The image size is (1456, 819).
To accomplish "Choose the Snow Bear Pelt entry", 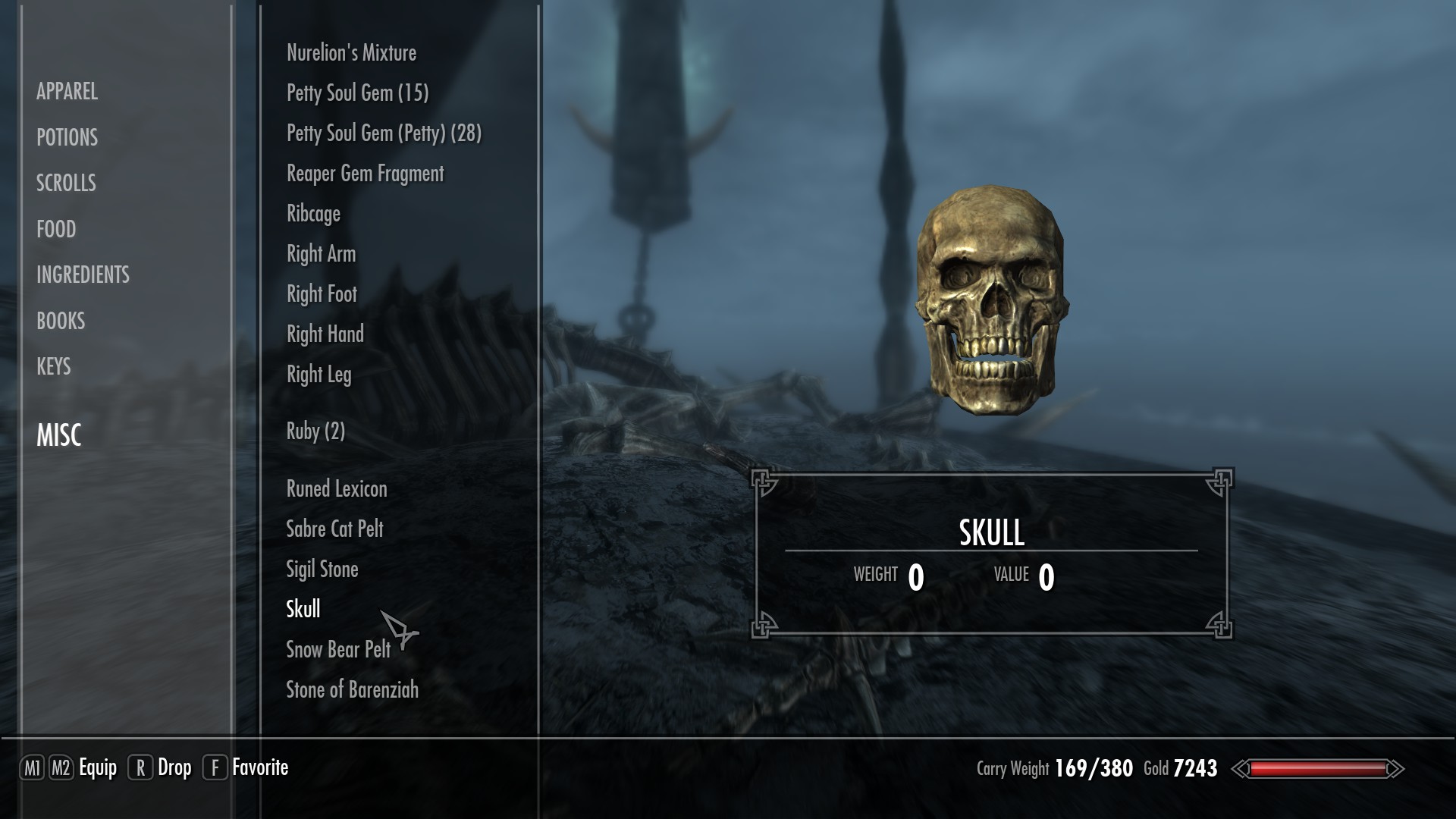I will tap(337, 650).
